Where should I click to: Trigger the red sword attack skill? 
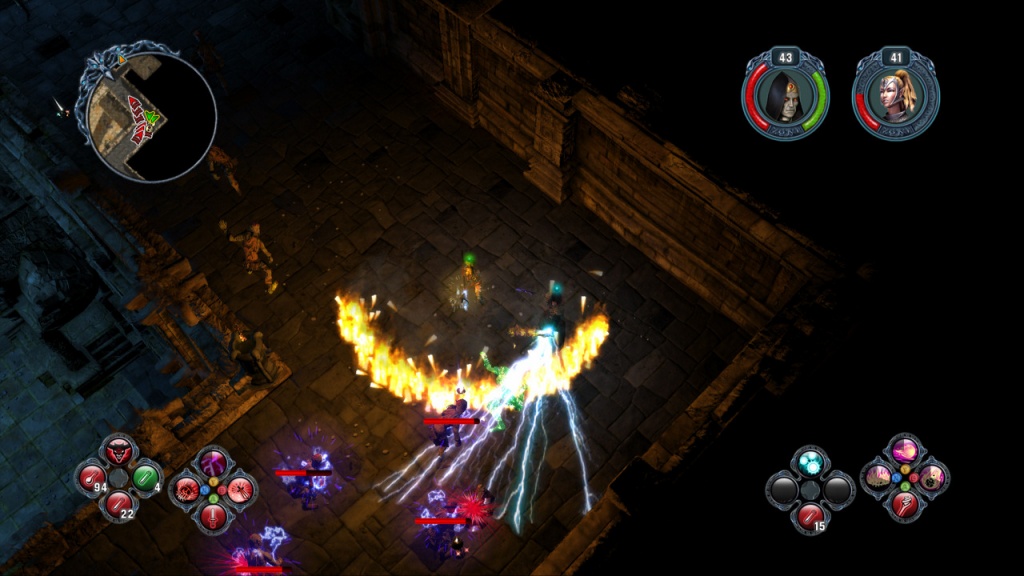coord(213,516)
